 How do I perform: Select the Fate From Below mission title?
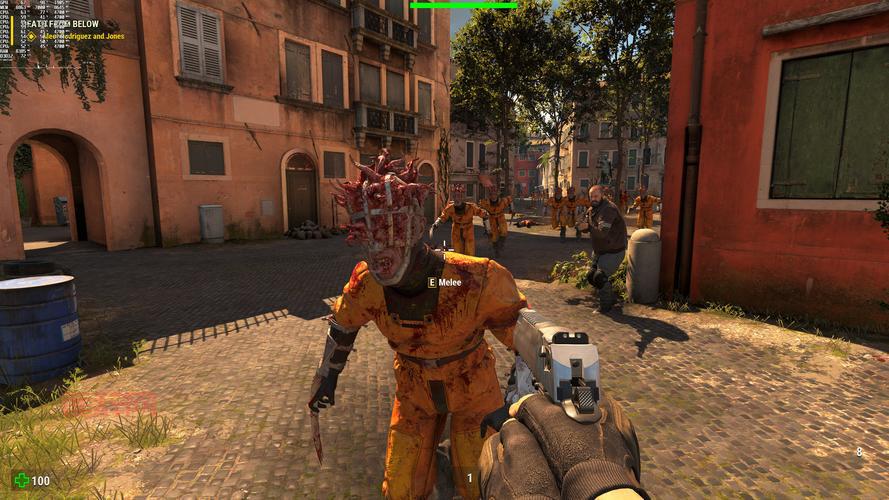pyautogui.click(x=62, y=24)
